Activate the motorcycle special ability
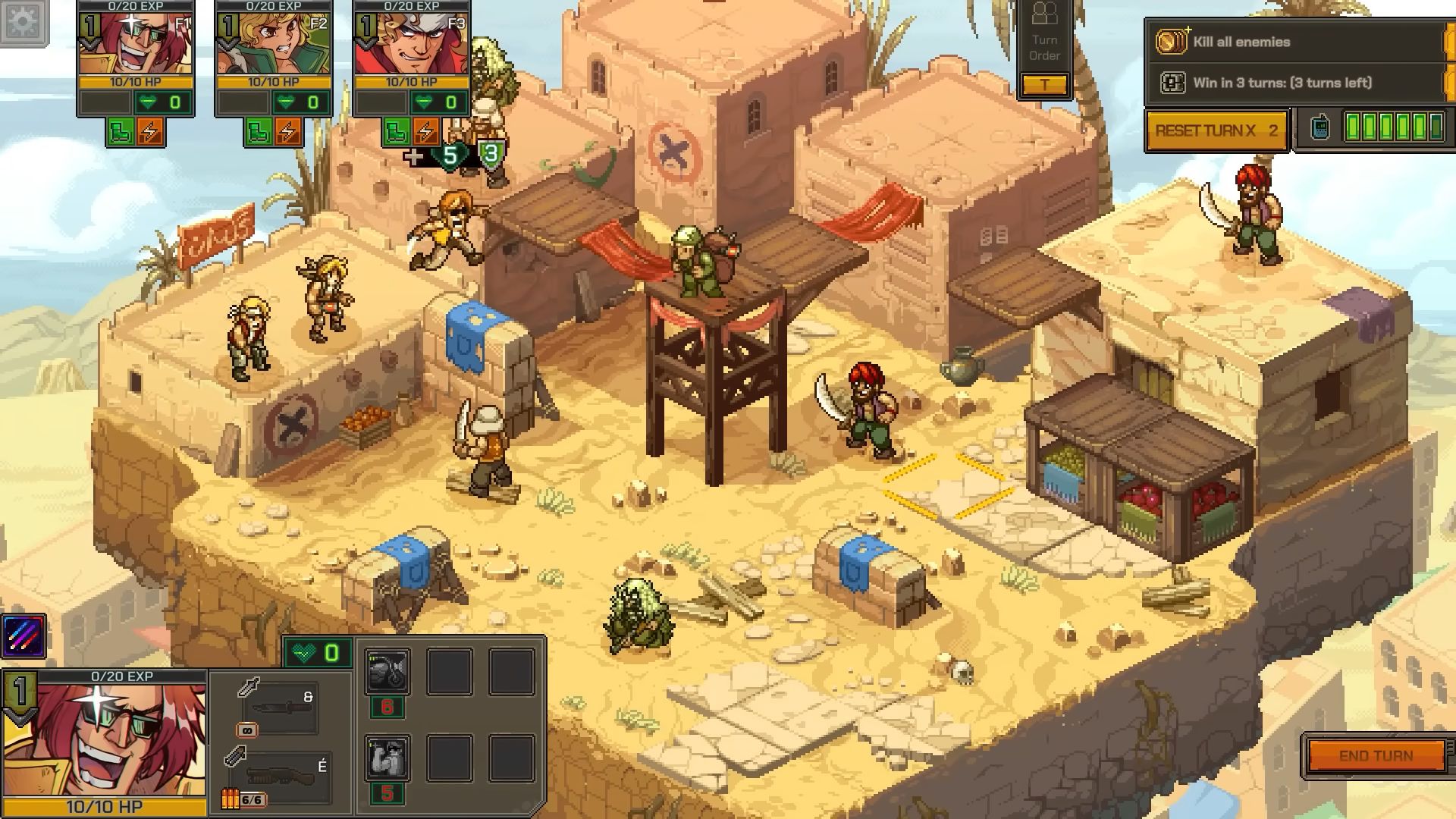This screenshot has height=819, width=1456. click(388, 671)
